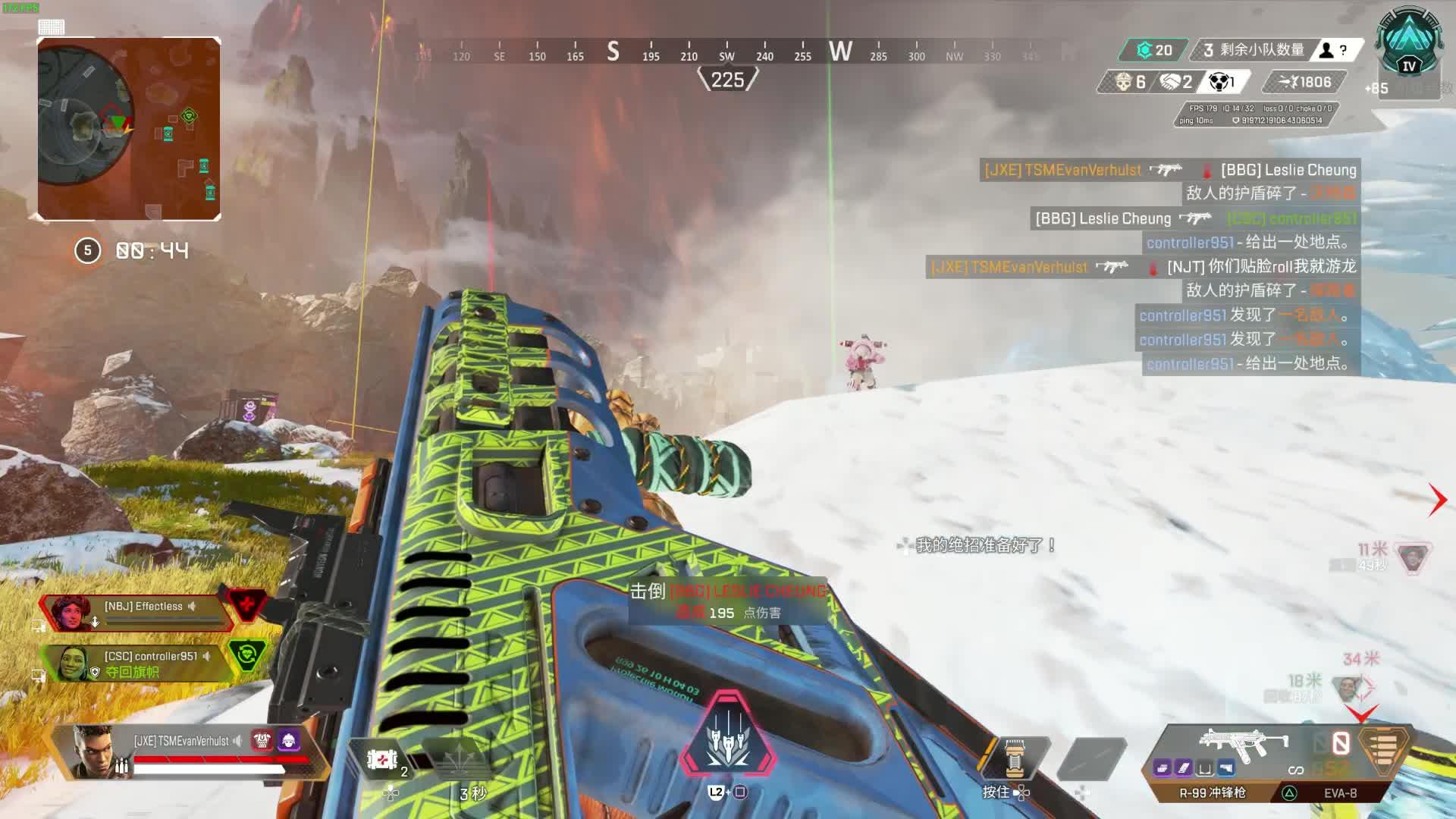
Task: Select the Phoenix Kit healing slot
Action: (382, 759)
